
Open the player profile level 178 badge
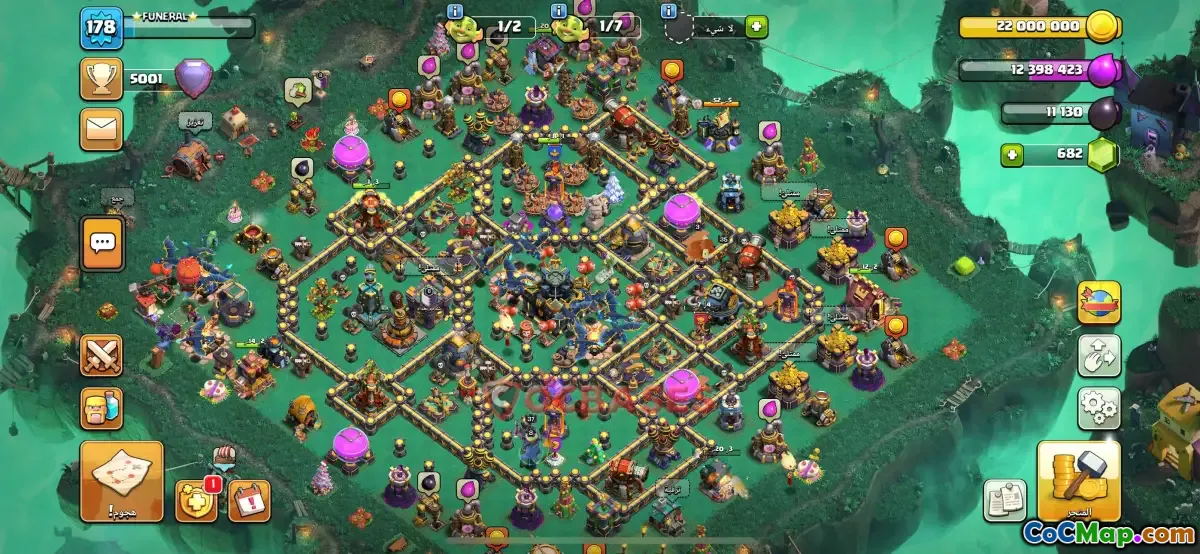[x=101, y=27]
